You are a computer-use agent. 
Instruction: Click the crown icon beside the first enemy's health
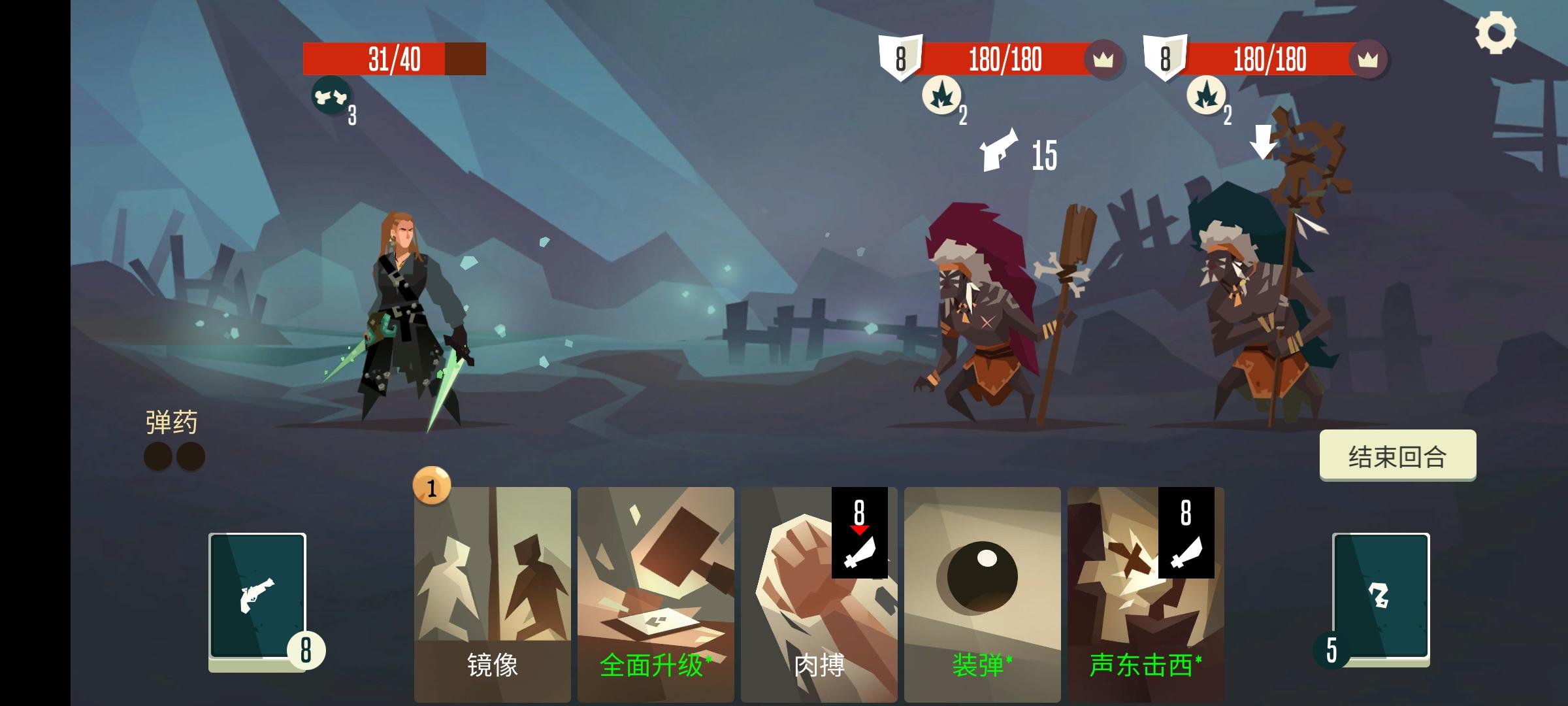[1104, 60]
